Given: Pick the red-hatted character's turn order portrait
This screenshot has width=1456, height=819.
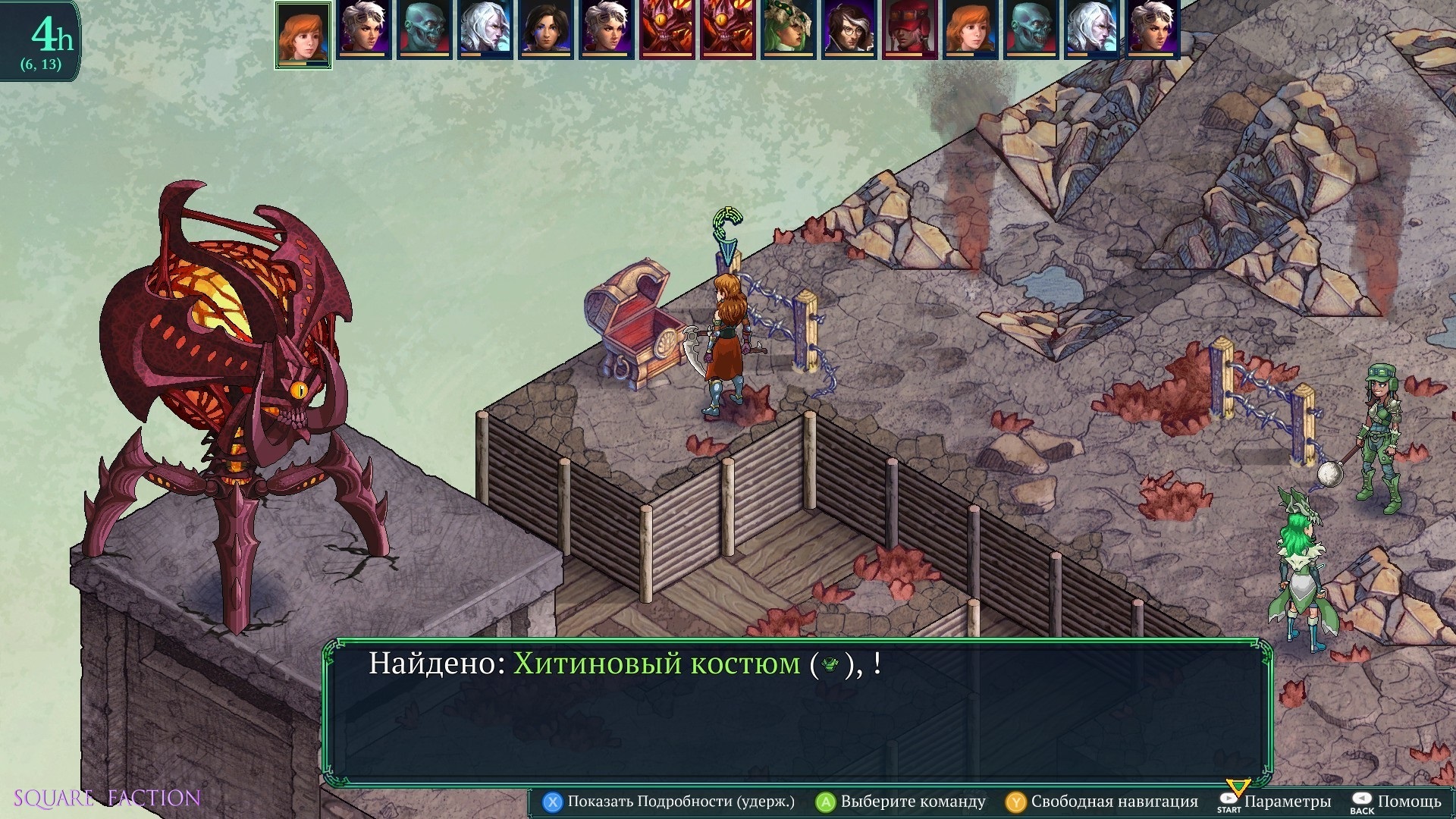Looking at the screenshot, I should [x=909, y=30].
